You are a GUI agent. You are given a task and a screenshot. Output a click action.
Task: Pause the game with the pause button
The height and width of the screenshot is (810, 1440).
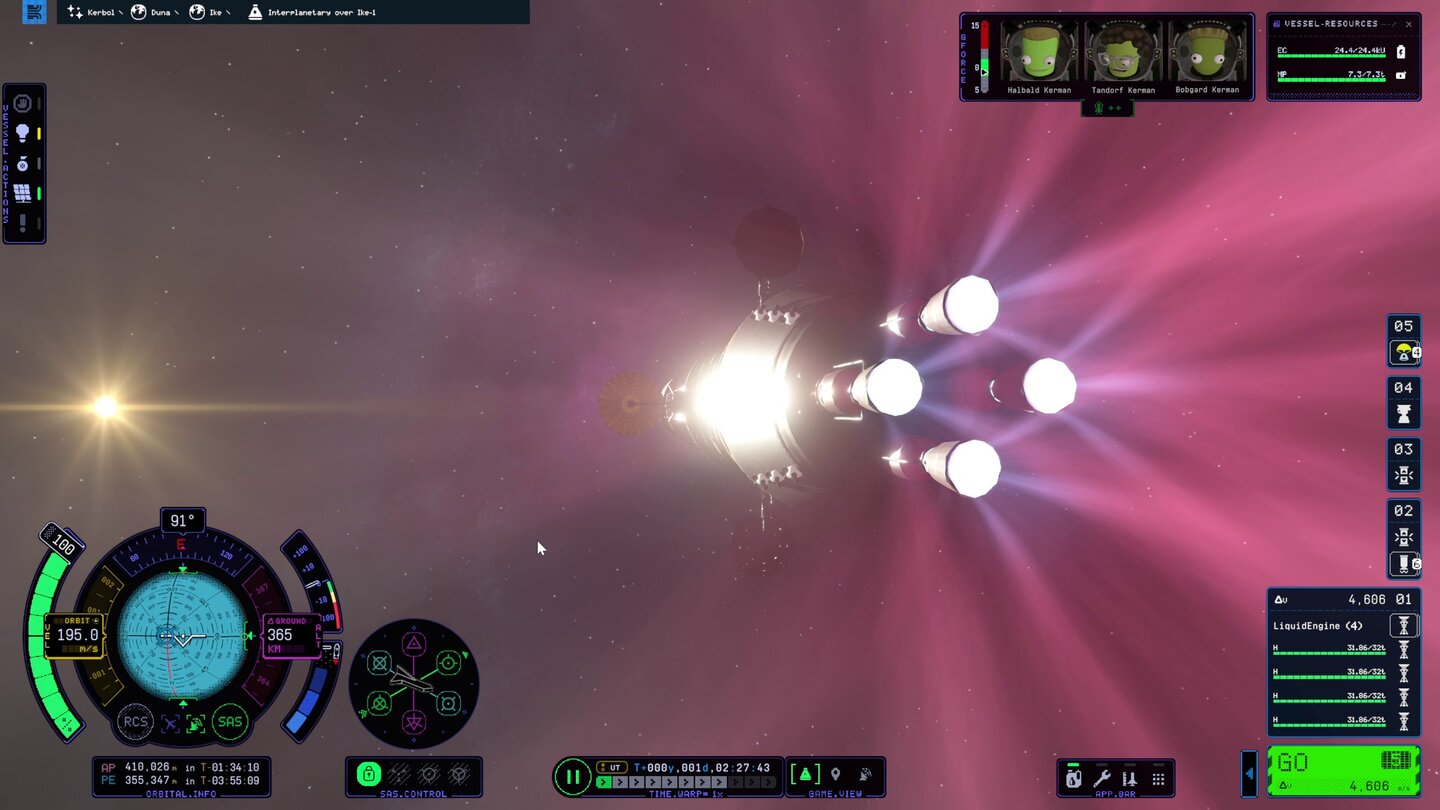(x=573, y=777)
